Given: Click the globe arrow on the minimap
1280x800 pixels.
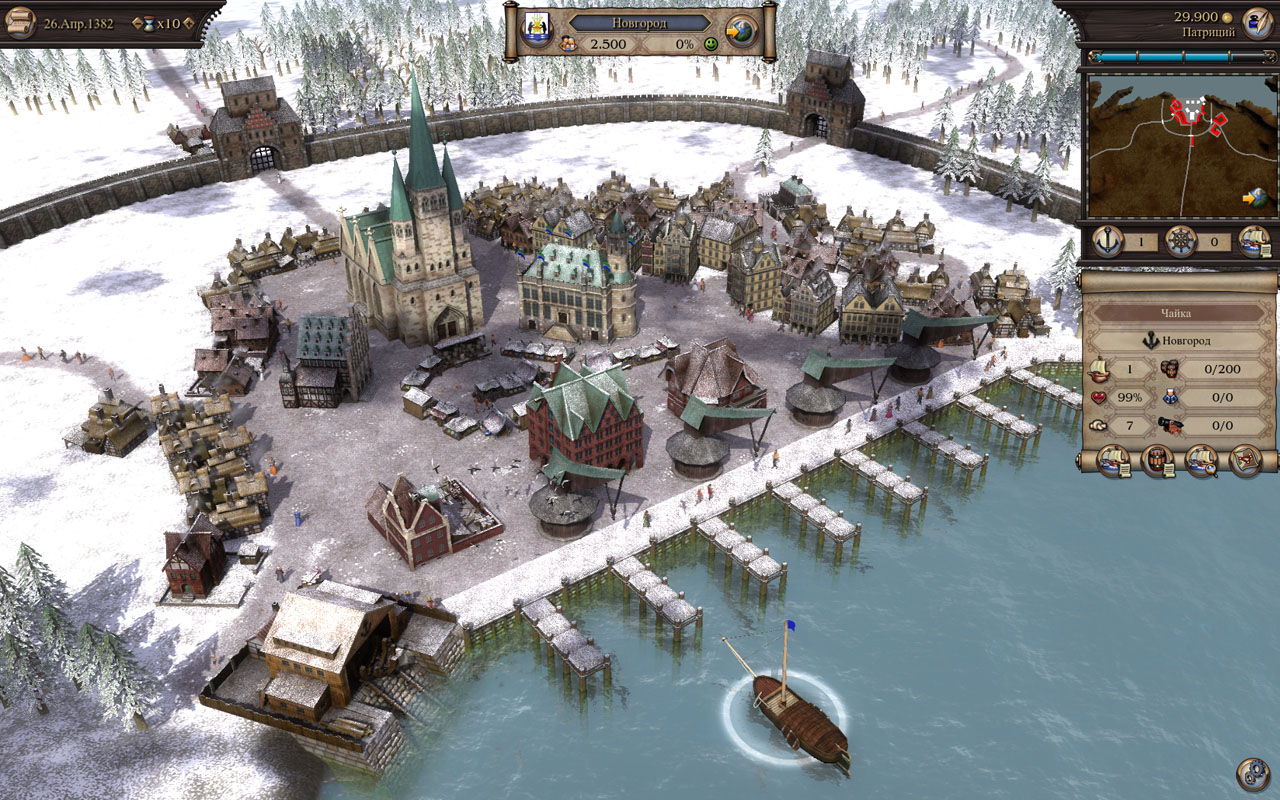Looking at the screenshot, I should pos(1256,198).
